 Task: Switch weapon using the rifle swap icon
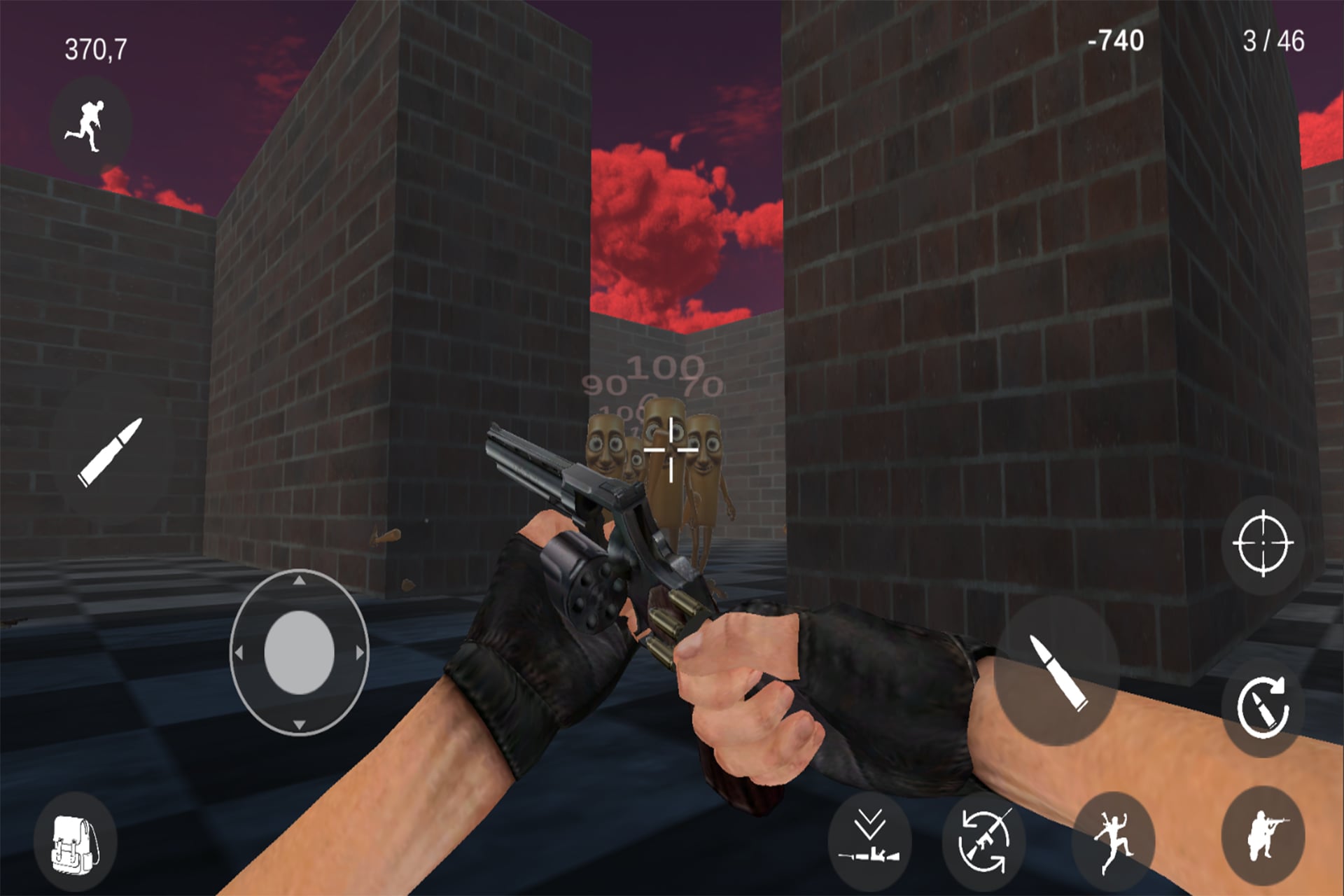pos(983,839)
